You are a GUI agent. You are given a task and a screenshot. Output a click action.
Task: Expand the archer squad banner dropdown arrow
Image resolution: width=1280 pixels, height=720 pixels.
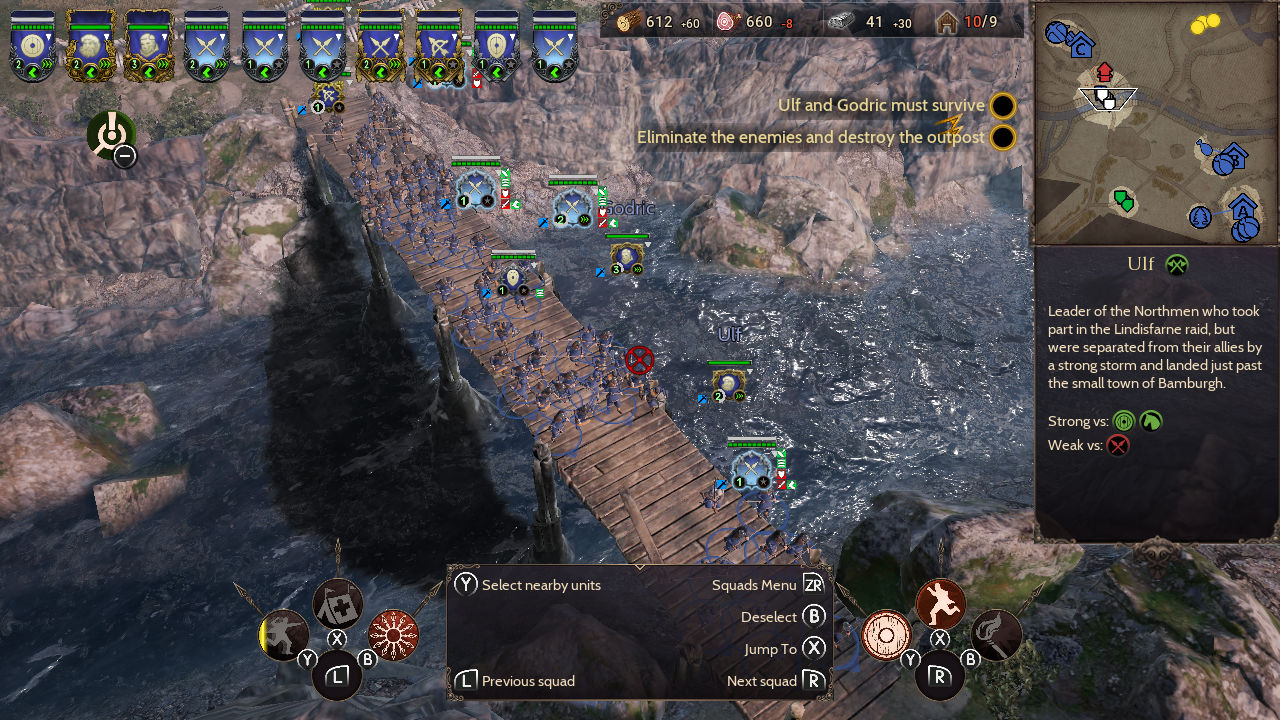pyautogui.click(x=452, y=38)
